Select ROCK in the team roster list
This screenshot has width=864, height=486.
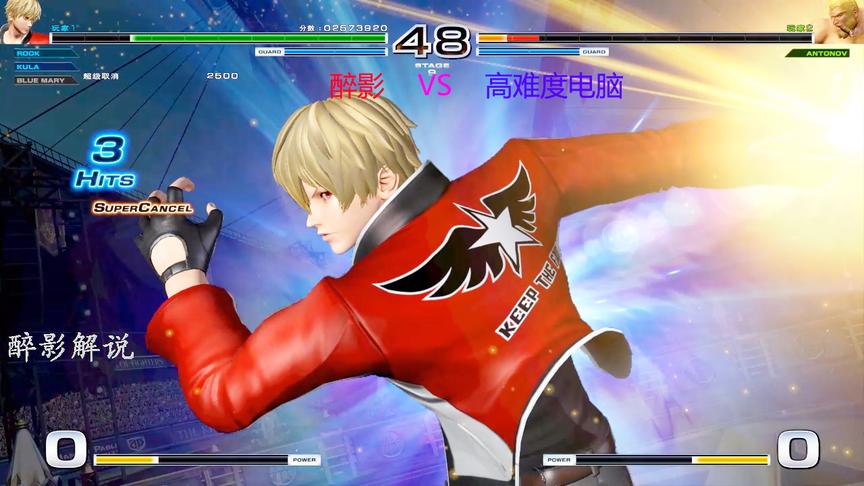tap(28, 54)
